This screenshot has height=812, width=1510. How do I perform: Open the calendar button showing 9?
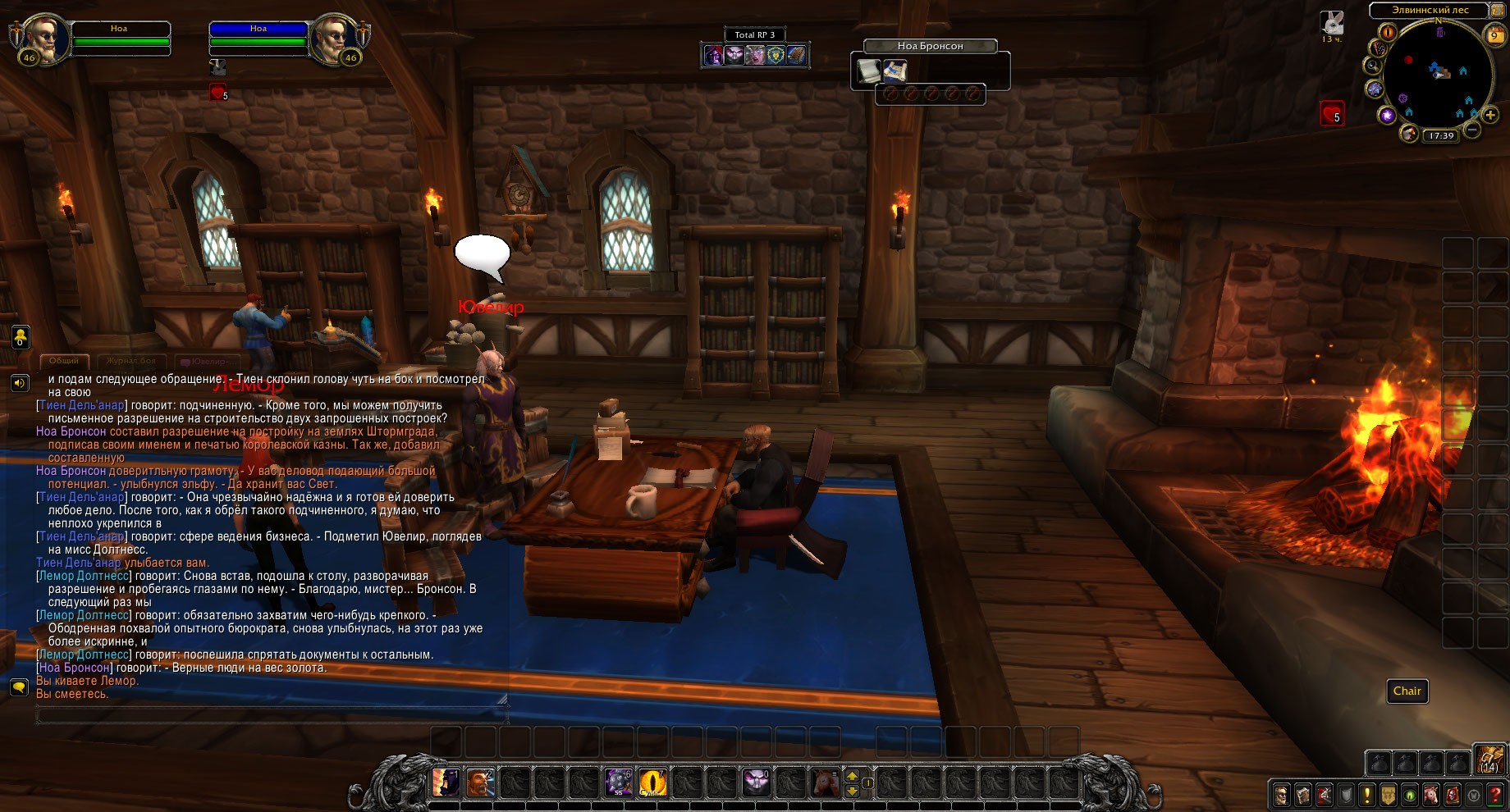pos(1495,35)
